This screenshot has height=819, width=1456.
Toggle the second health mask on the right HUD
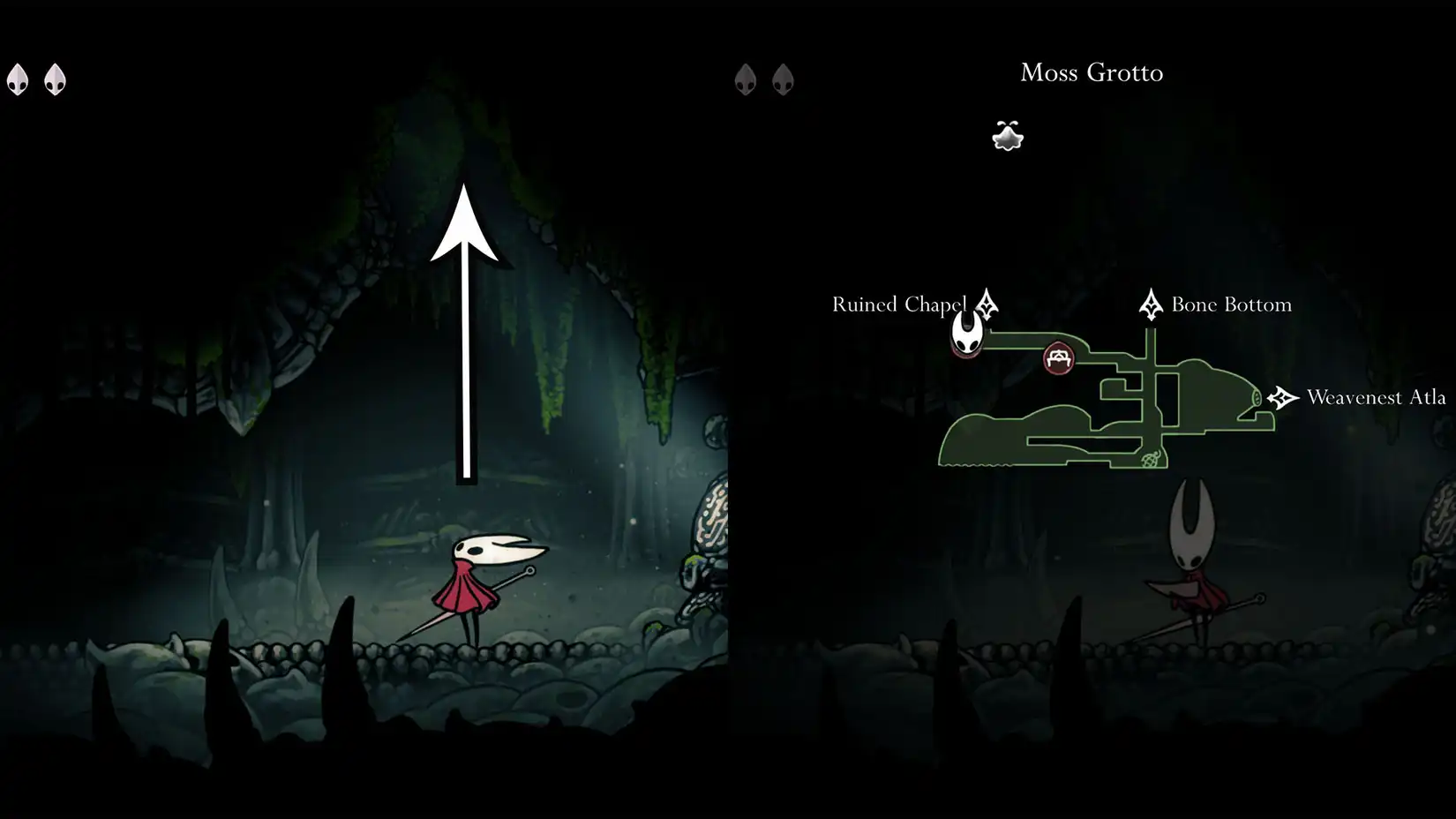[783, 78]
